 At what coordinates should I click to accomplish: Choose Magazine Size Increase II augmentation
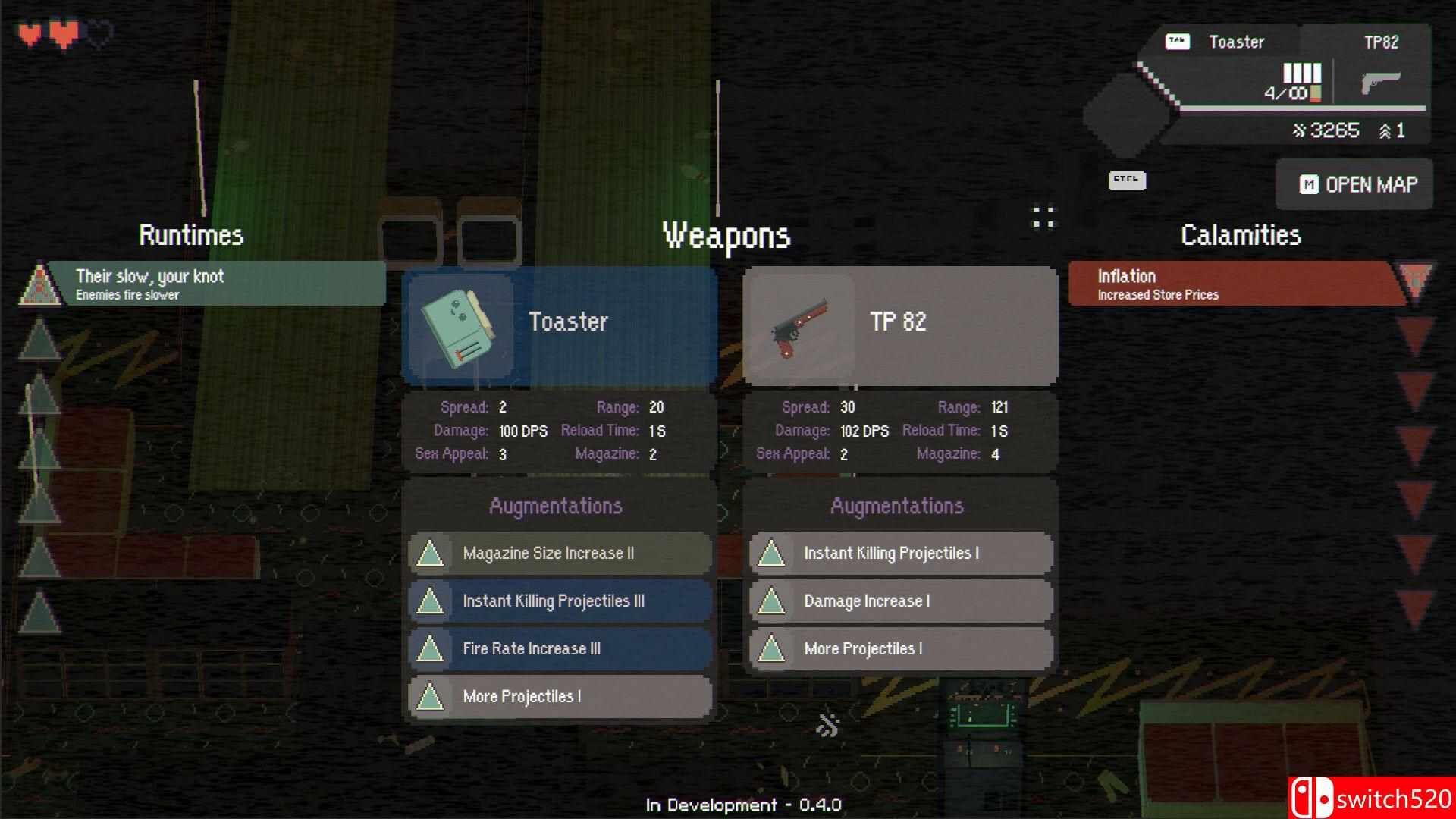pyautogui.click(x=560, y=554)
